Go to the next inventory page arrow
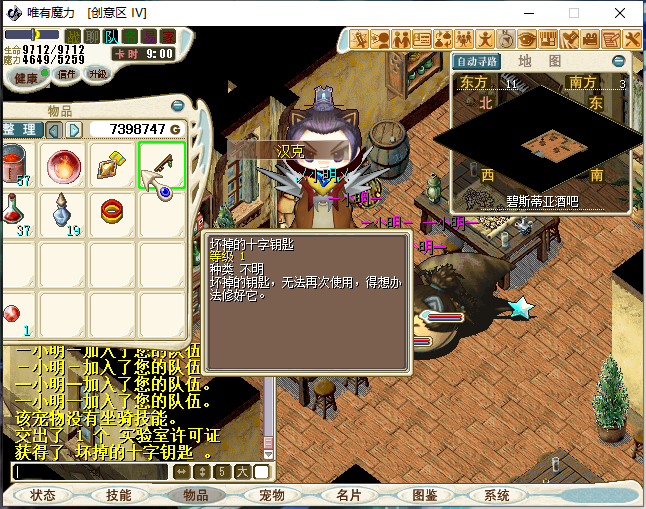This screenshot has width=646, height=509. point(74,130)
